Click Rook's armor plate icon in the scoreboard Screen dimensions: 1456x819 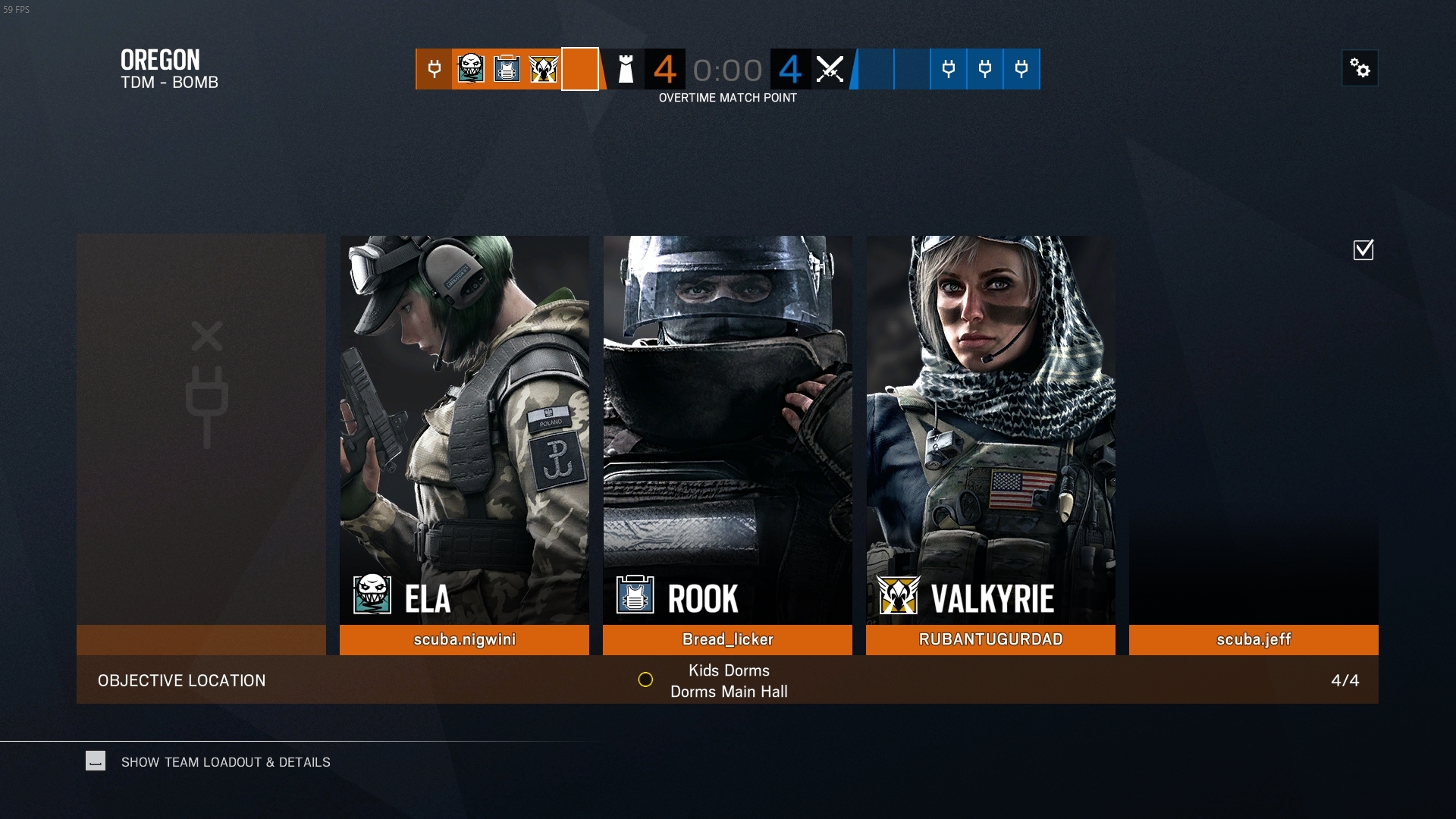click(x=507, y=69)
